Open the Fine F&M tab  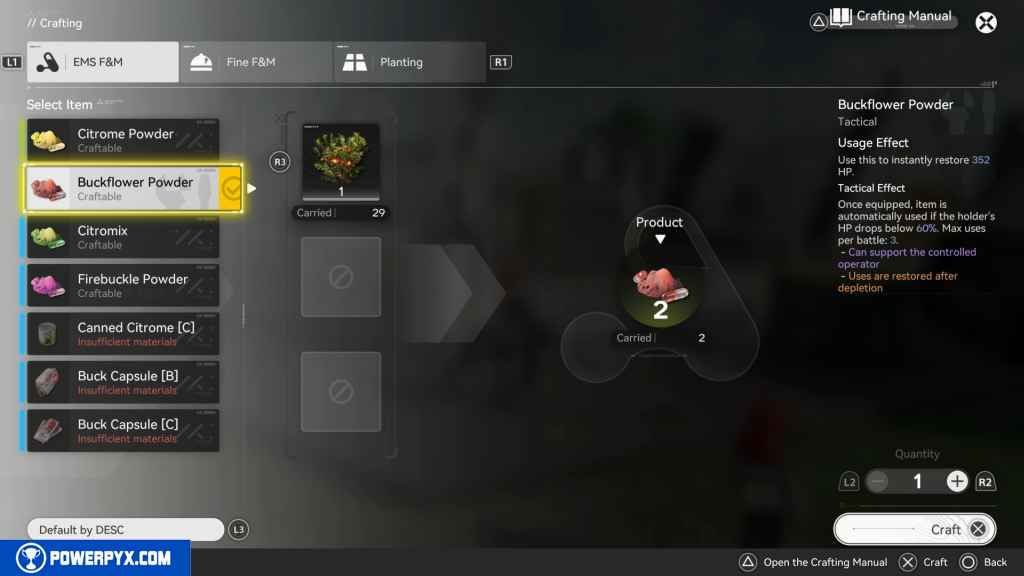(256, 62)
